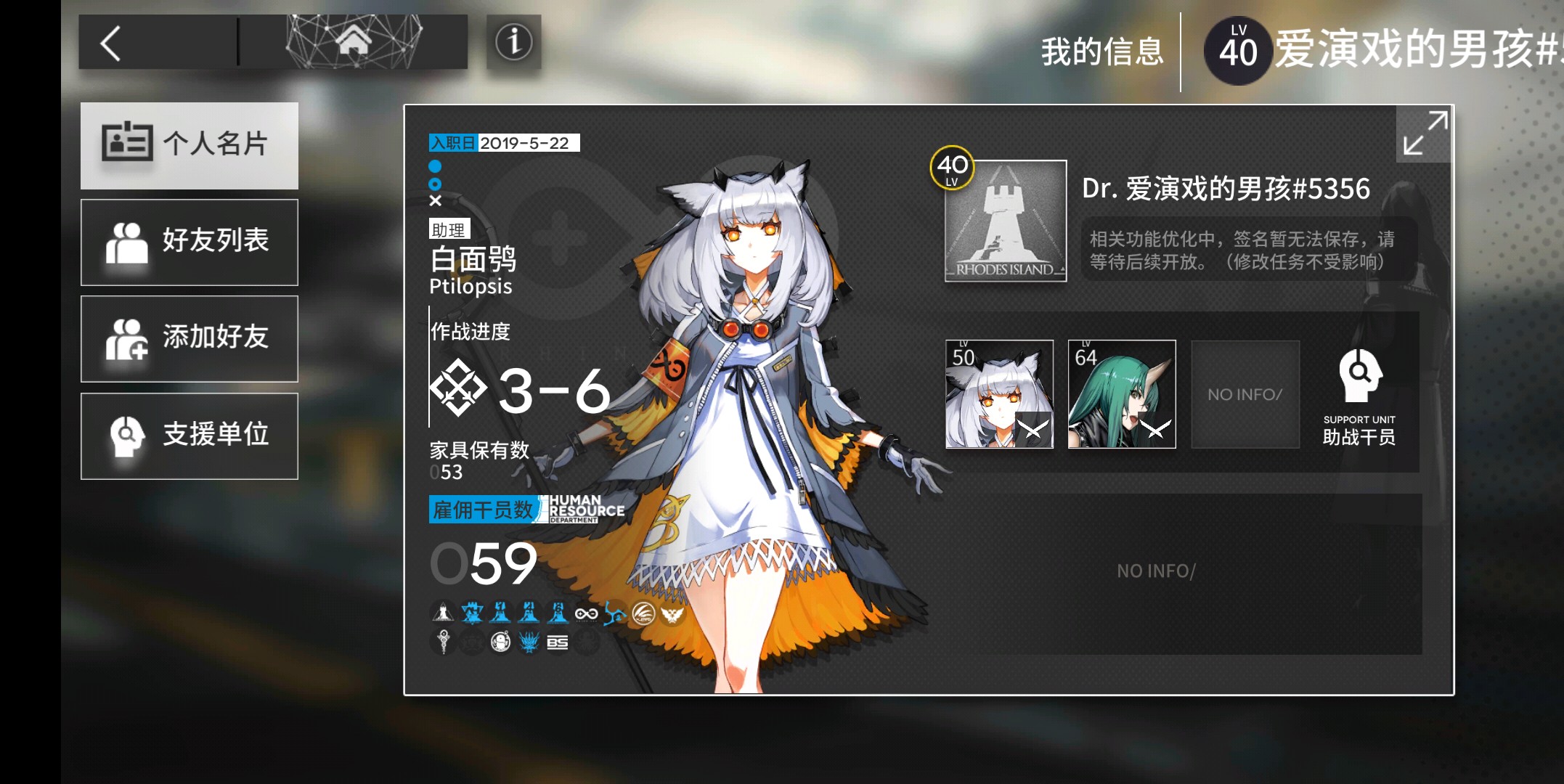The width and height of the screenshot is (1564, 784).
Task: Select the LV64 green-haired support operator portrait
Action: 1121,394
